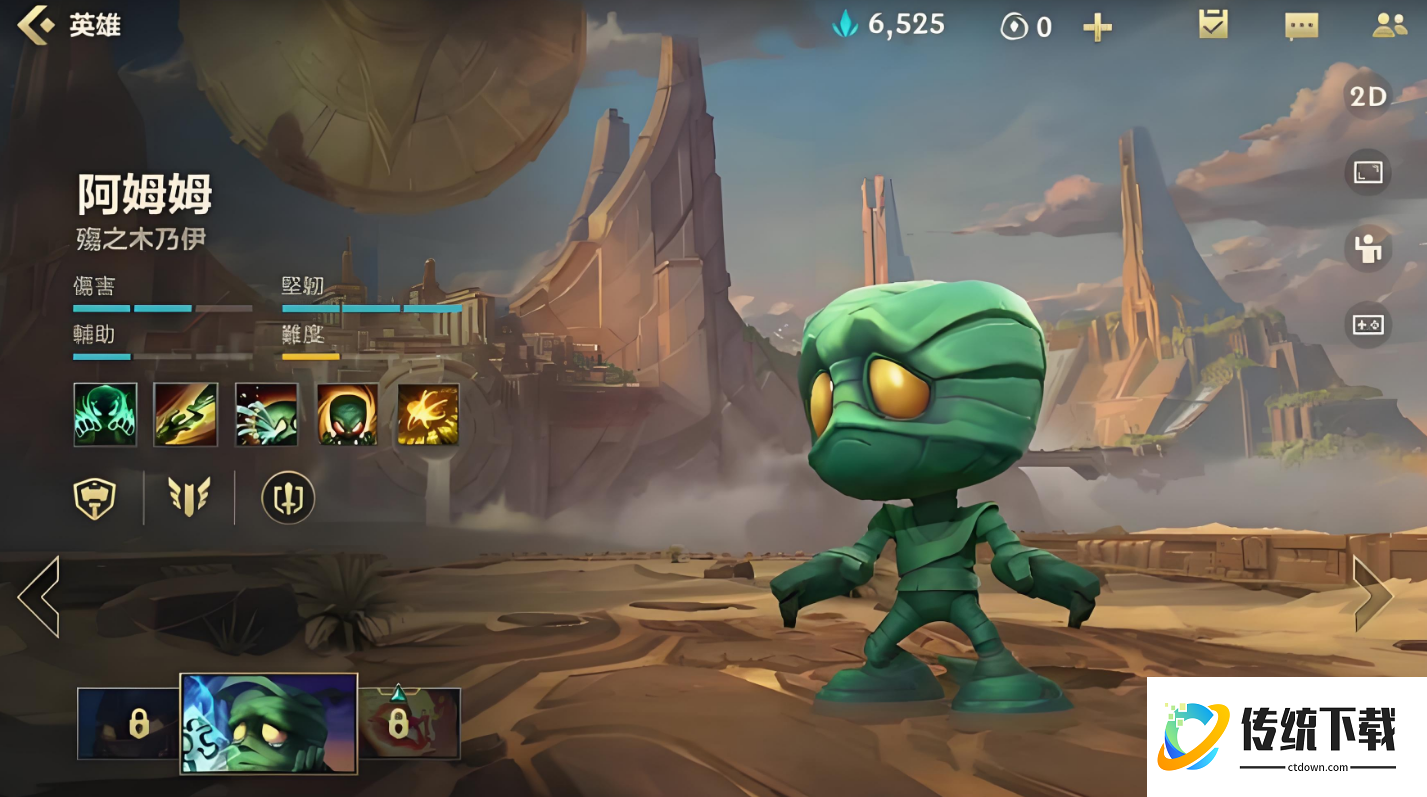Select Amumu's splashing tears ability icon

(266, 414)
